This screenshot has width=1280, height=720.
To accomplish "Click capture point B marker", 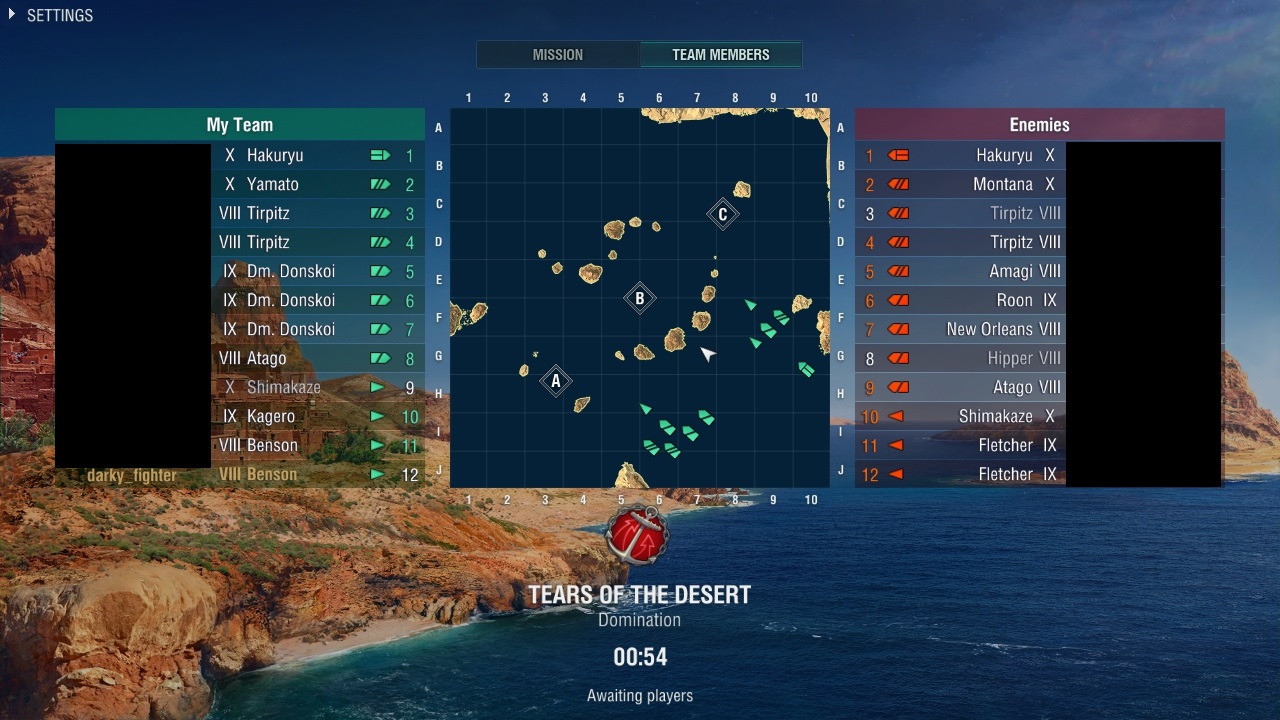I will click(640, 297).
